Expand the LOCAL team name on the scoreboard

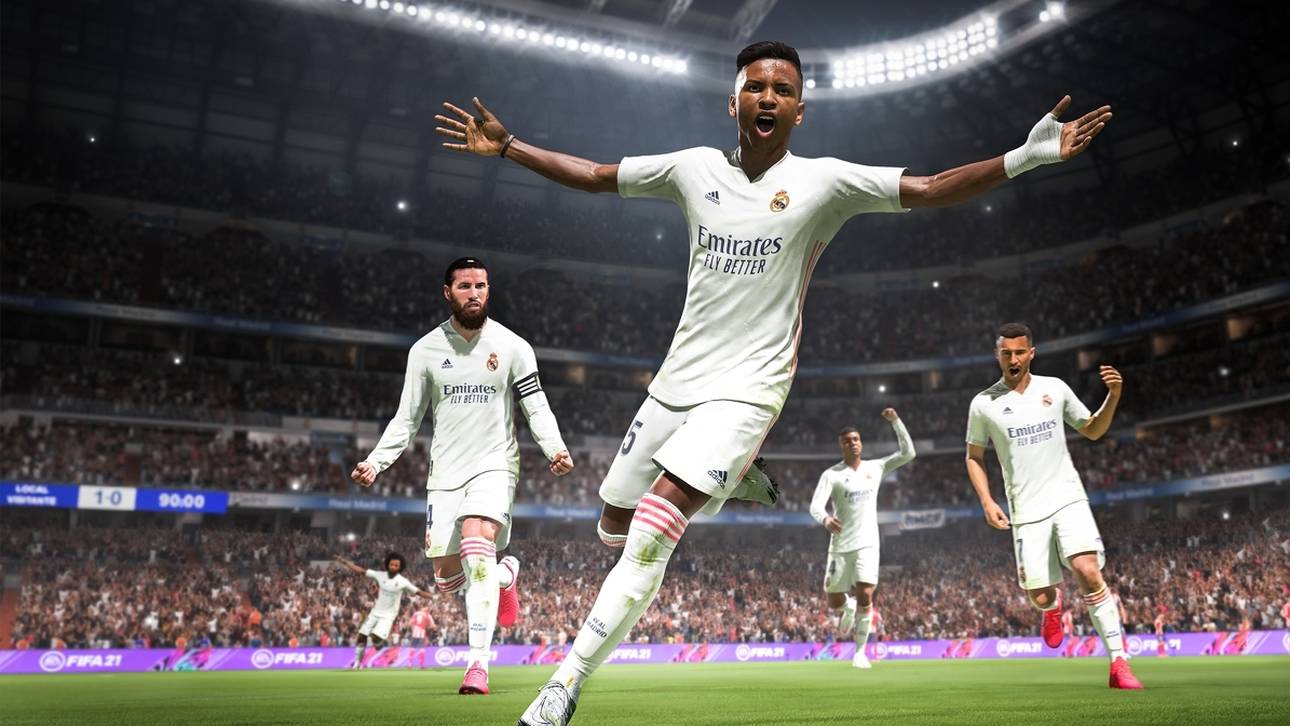30,490
